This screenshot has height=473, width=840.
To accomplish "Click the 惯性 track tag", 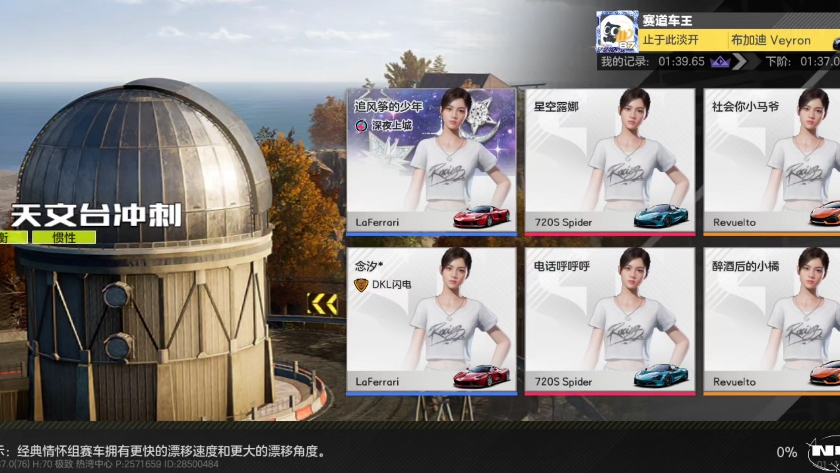I will pyautogui.click(x=64, y=238).
